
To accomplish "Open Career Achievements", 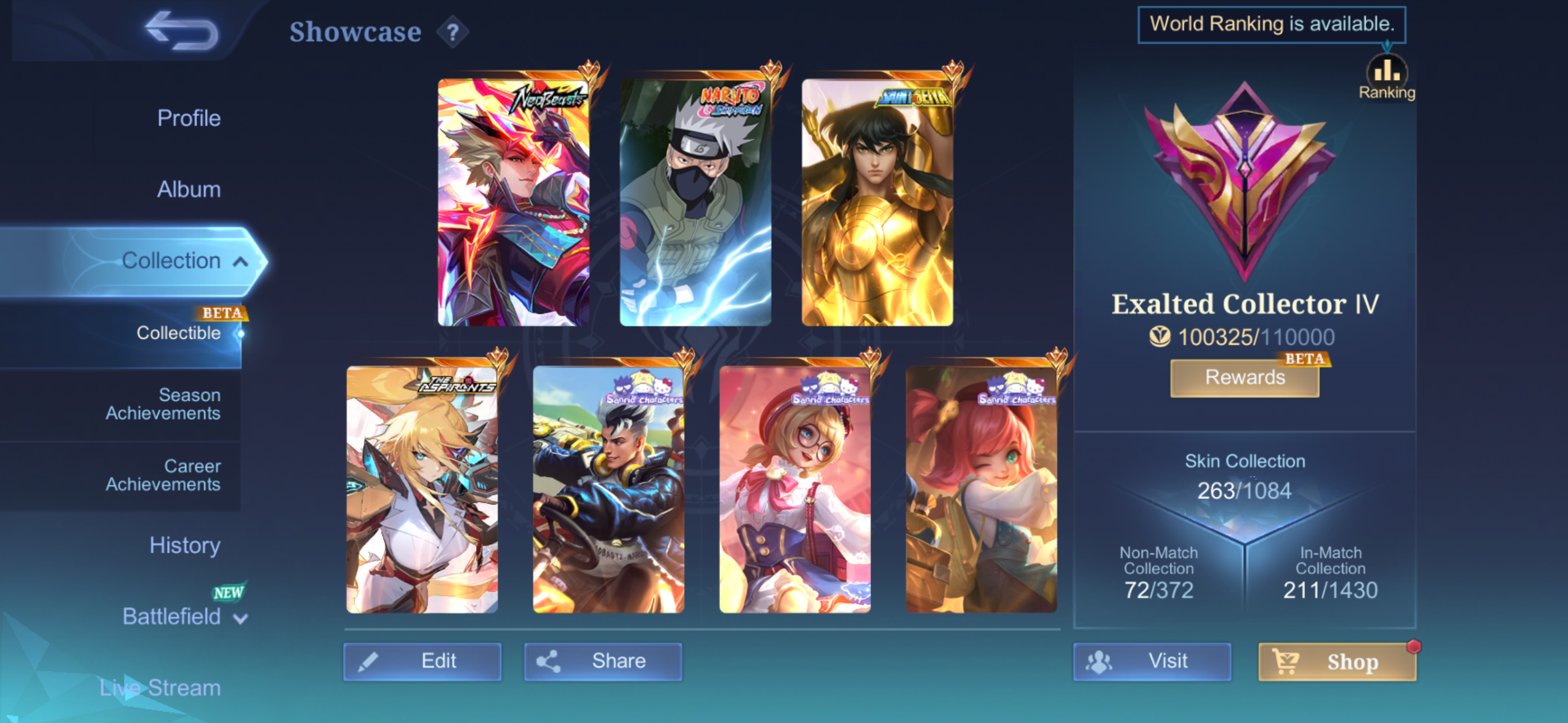I will [163, 475].
